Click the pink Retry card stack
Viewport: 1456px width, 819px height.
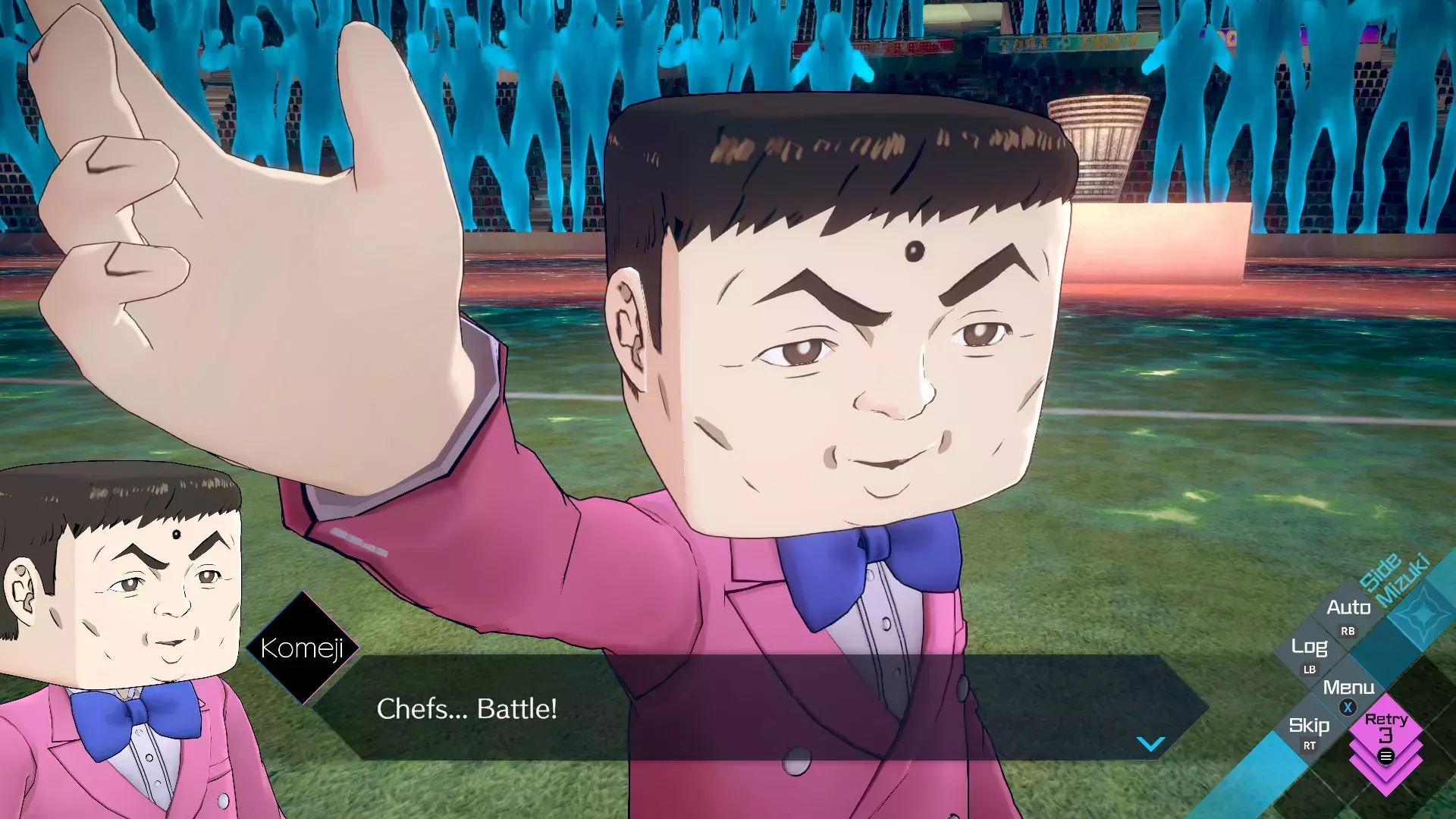tap(1387, 728)
